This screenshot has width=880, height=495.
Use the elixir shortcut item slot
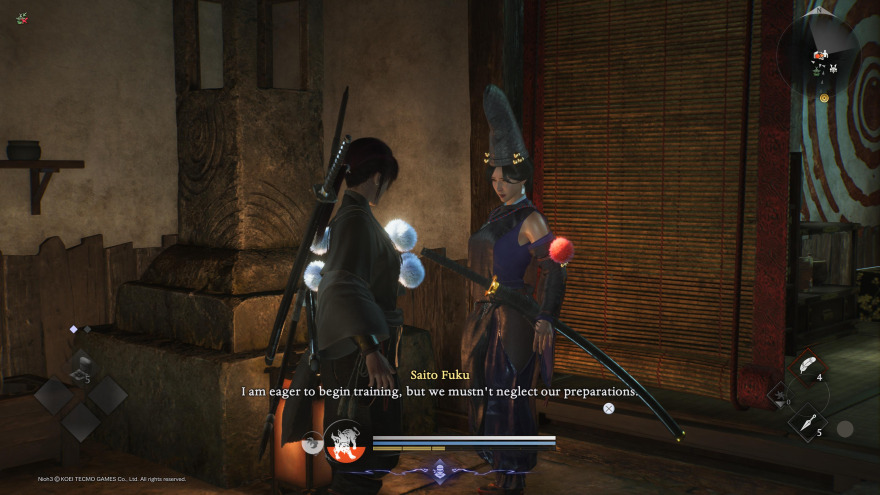click(80, 367)
